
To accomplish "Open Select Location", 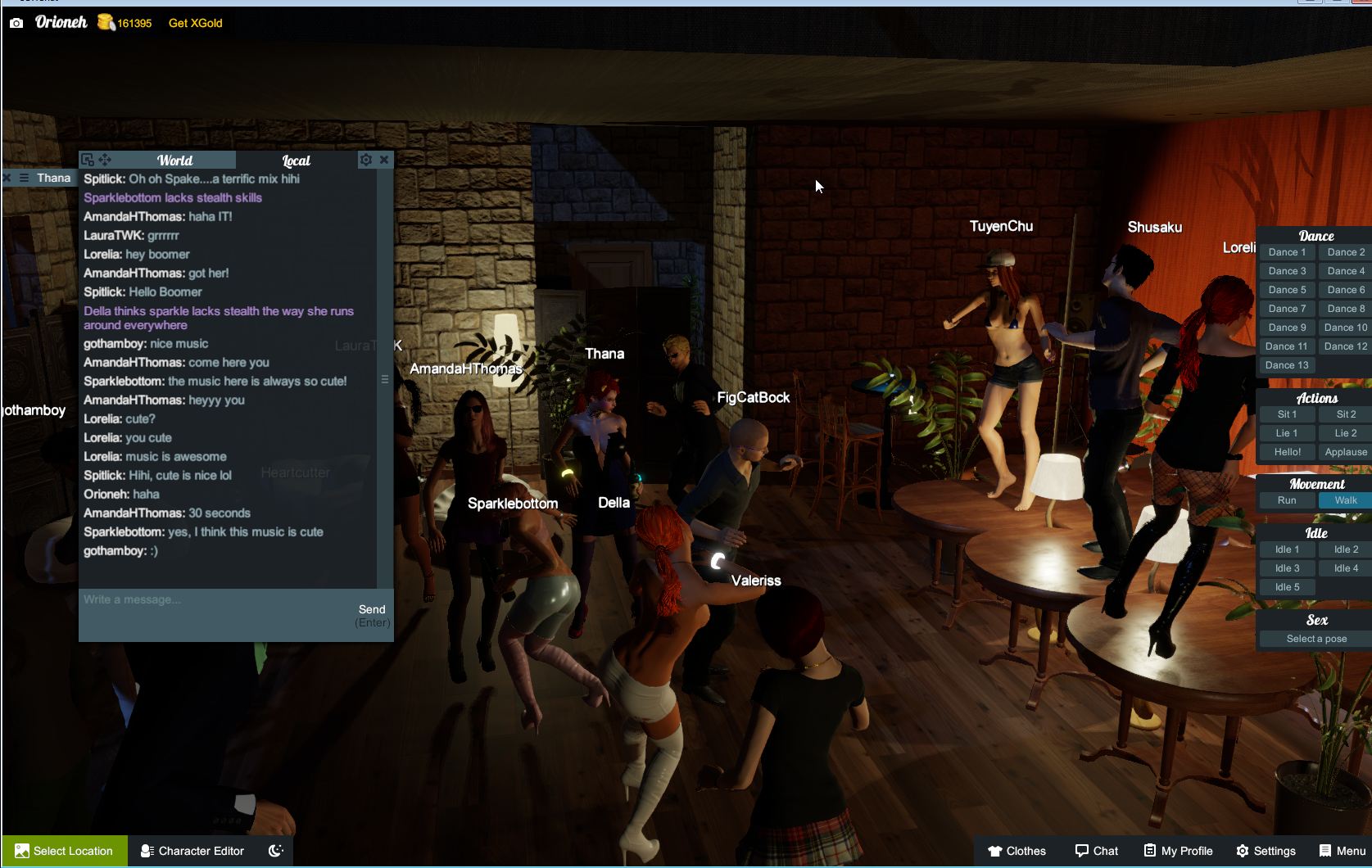I will pos(65,851).
